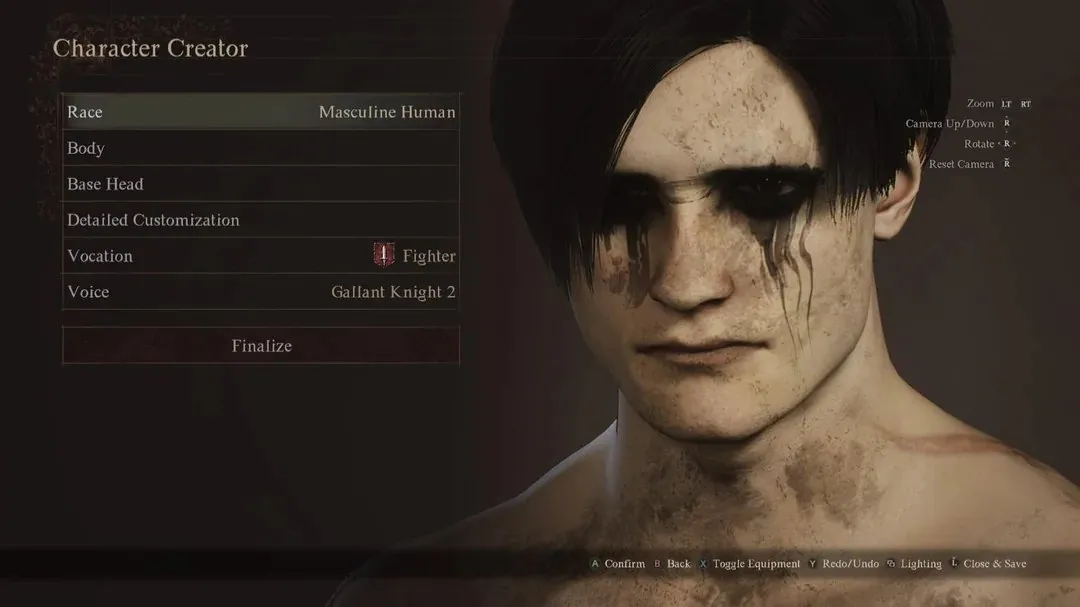The width and height of the screenshot is (1080, 607).
Task: Open the Body customization option
Action: (x=260, y=148)
